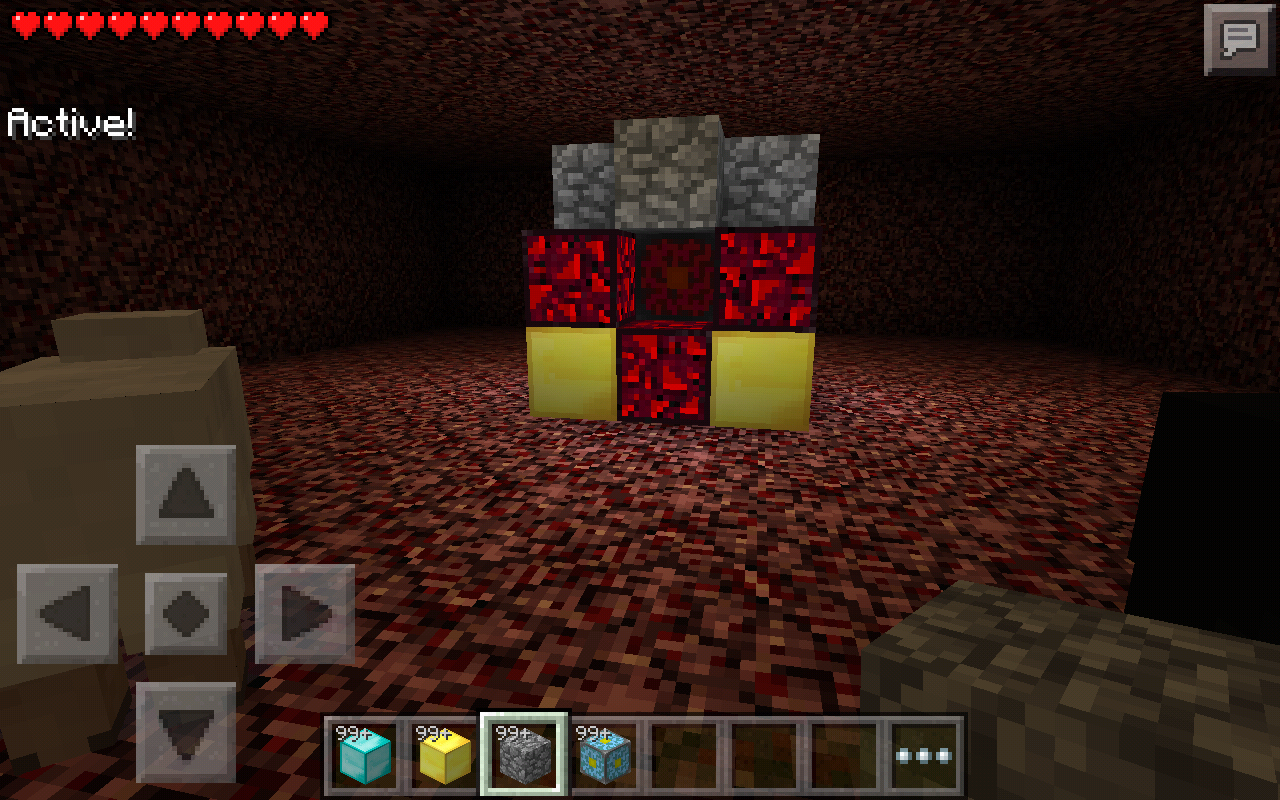Tap the first empty hotbar slot
Image resolution: width=1280 pixels, height=800 pixels.
(684, 753)
